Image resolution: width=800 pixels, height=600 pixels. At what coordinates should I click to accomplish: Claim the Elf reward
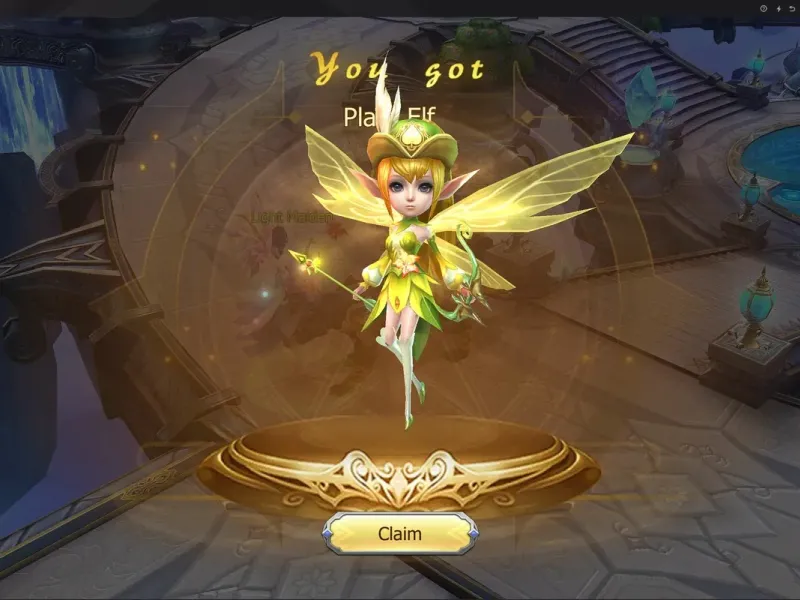pos(399,533)
